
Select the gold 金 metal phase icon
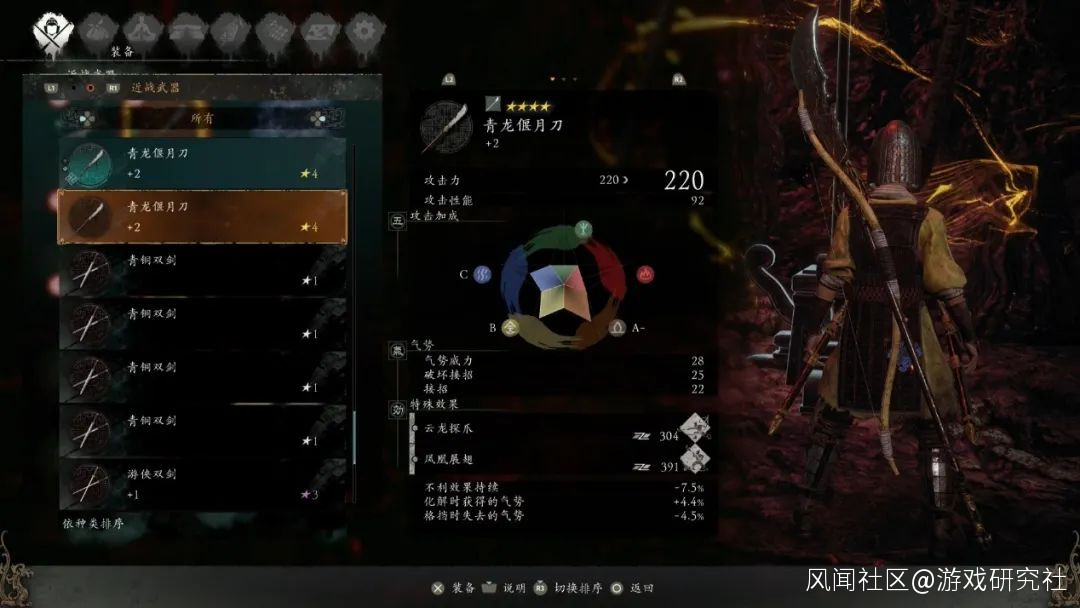click(510, 326)
